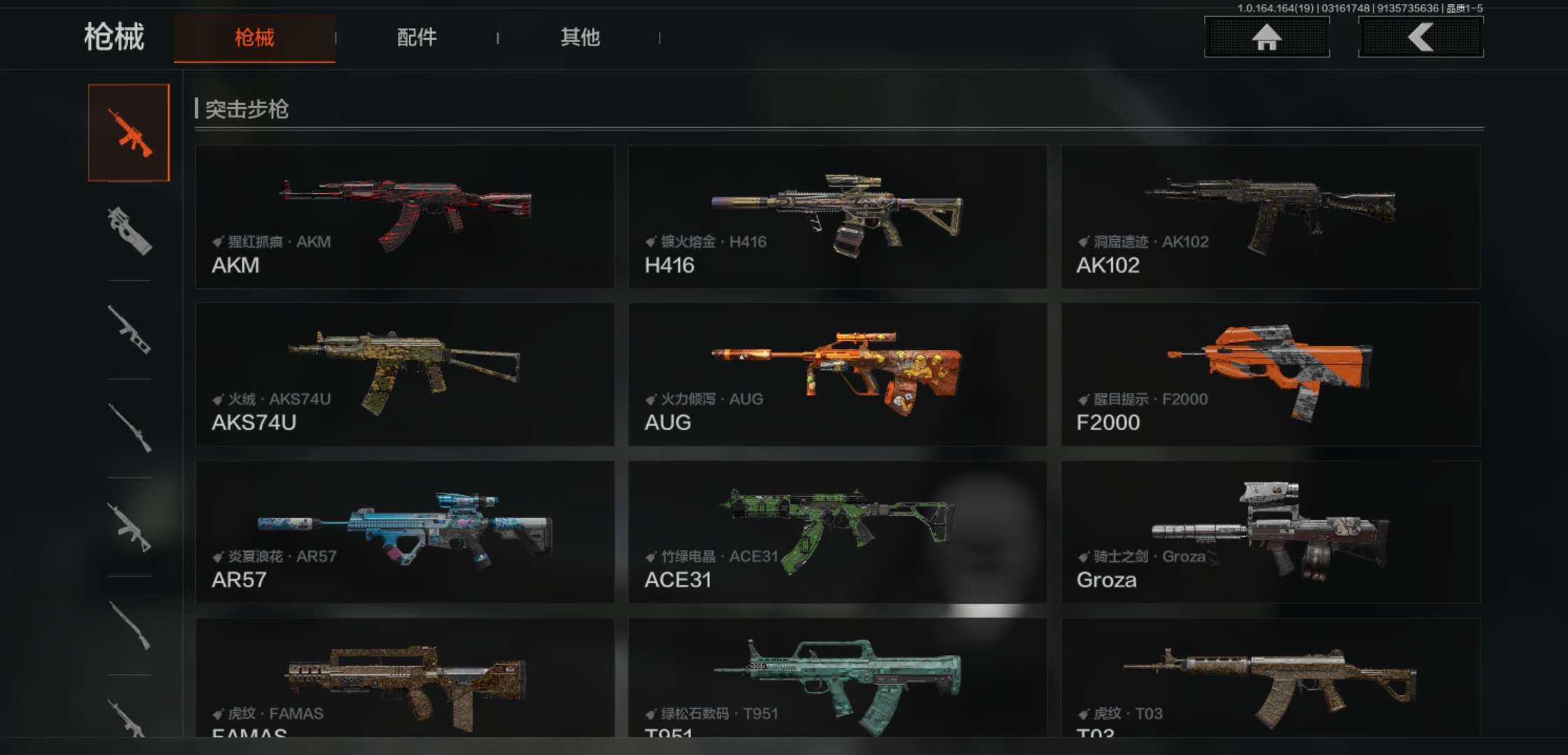Screen dimensions: 1568x755
Task: Open the AK102 weapon card
Action: point(1270,217)
